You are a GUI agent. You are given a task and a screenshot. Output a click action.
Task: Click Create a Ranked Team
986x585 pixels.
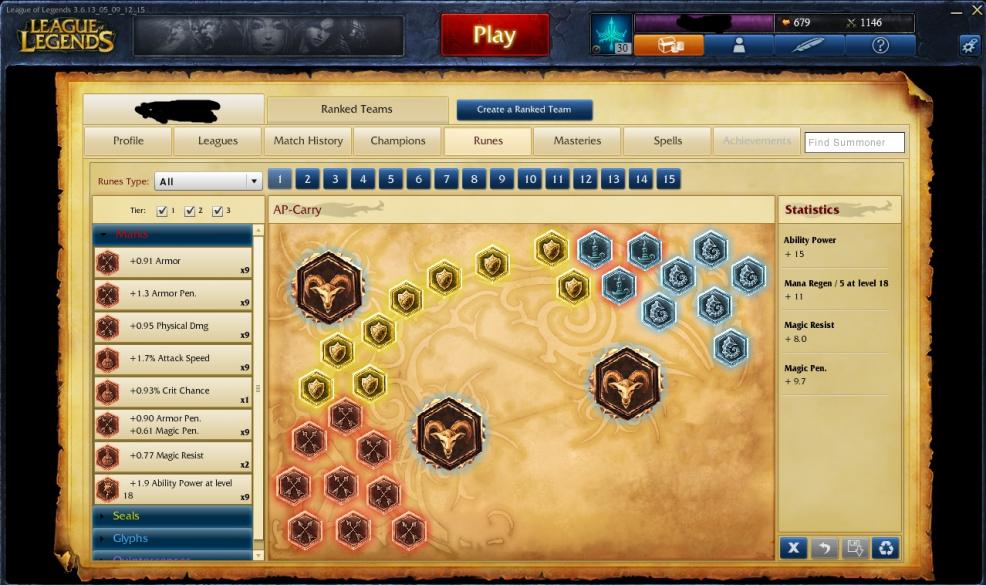[524, 110]
